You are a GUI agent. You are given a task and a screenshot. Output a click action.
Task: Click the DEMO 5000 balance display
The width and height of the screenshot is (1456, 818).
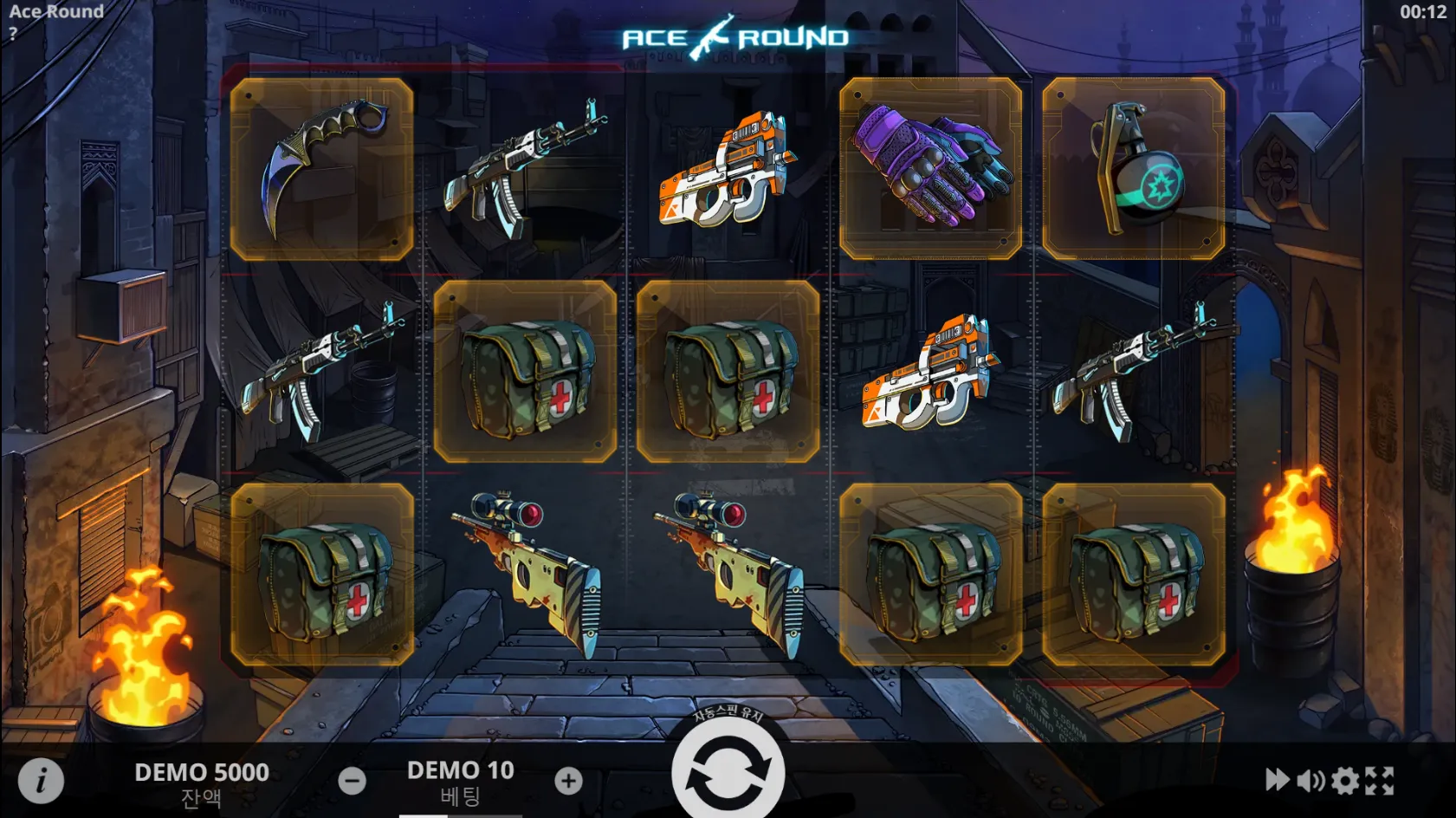click(201, 770)
